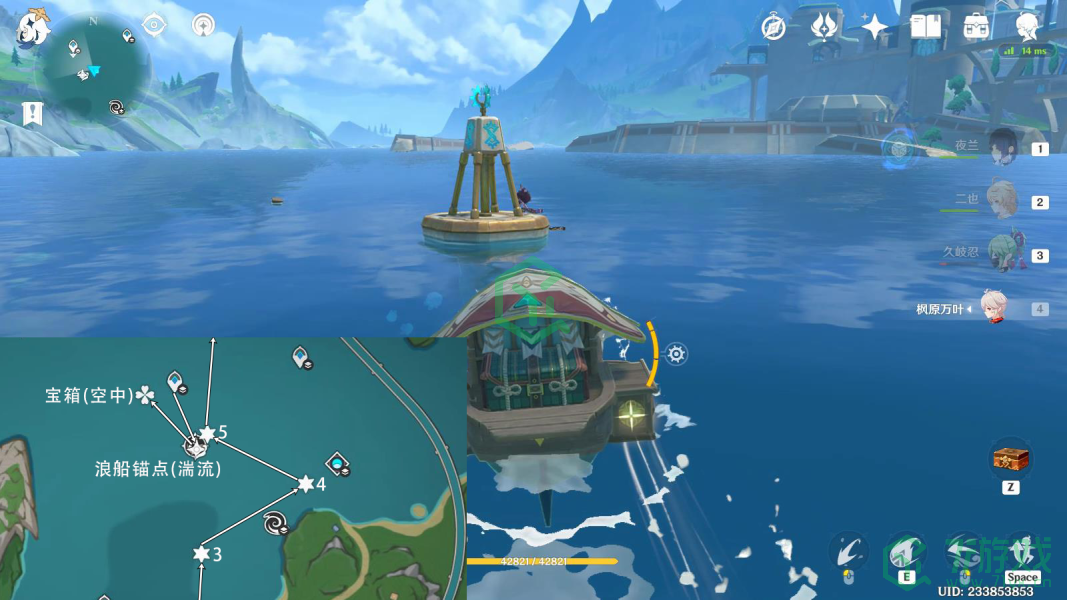Click the compass icon in the top bar
This screenshot has width=1067, height=600.
(x=773, y=27)
